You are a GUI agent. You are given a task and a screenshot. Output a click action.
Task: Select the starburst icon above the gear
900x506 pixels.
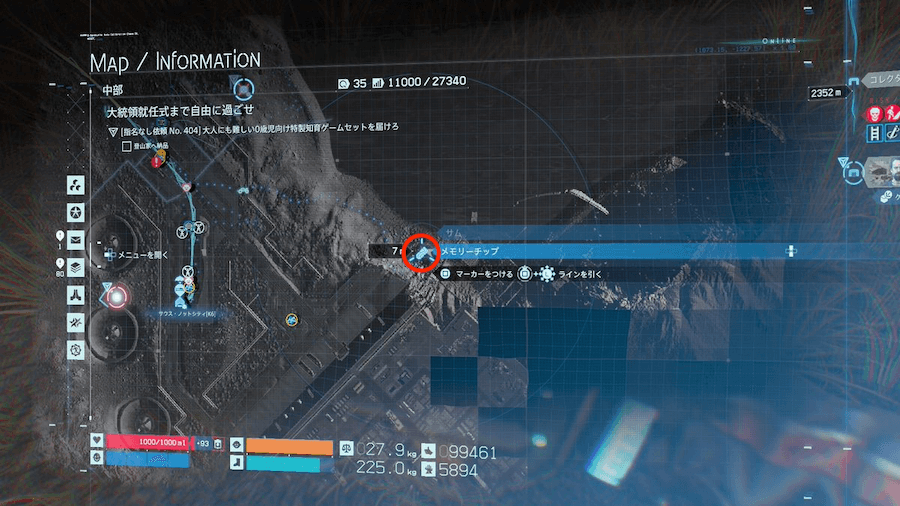75,322
